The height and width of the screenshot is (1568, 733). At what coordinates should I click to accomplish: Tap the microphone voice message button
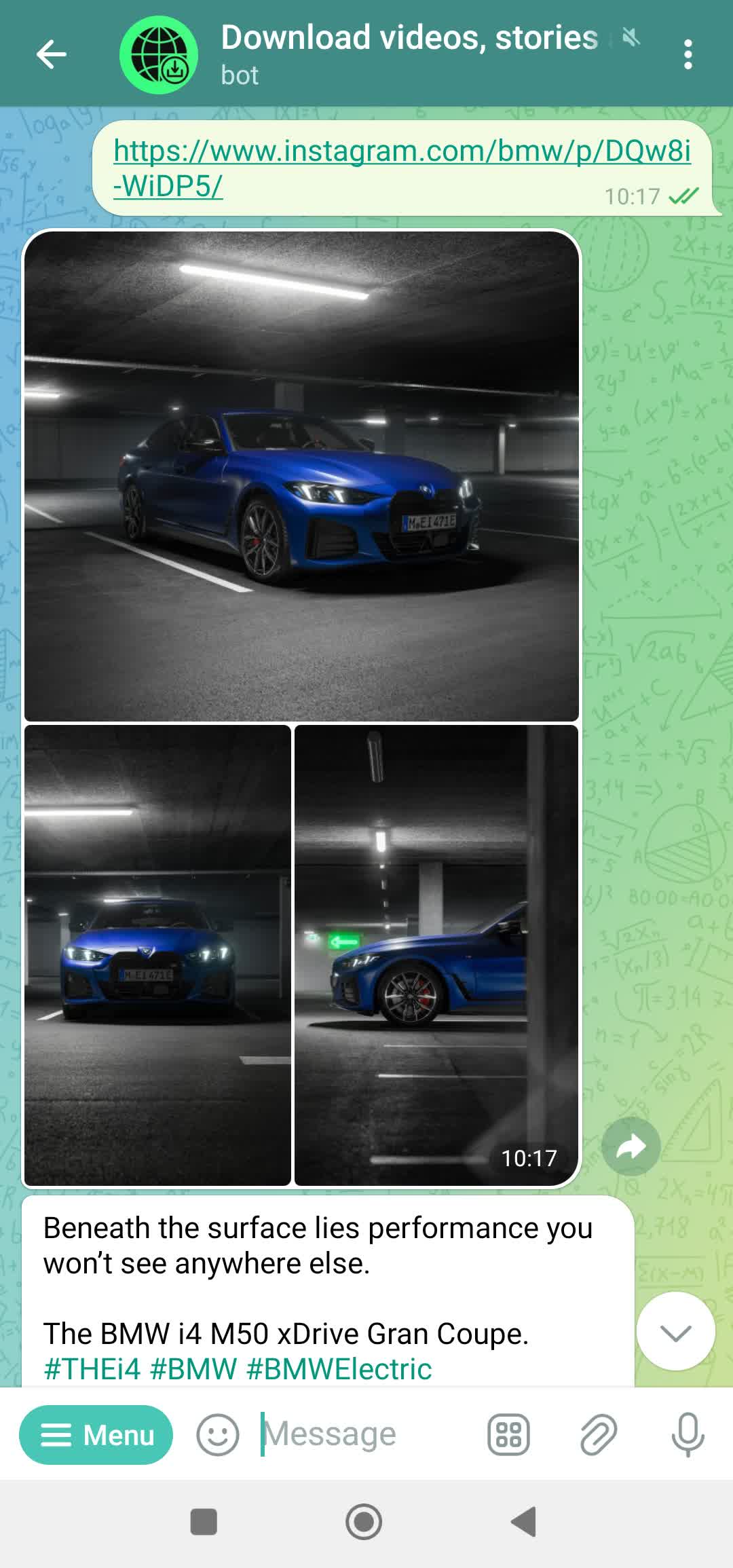pyautogui.click(x=688, y=1435)
